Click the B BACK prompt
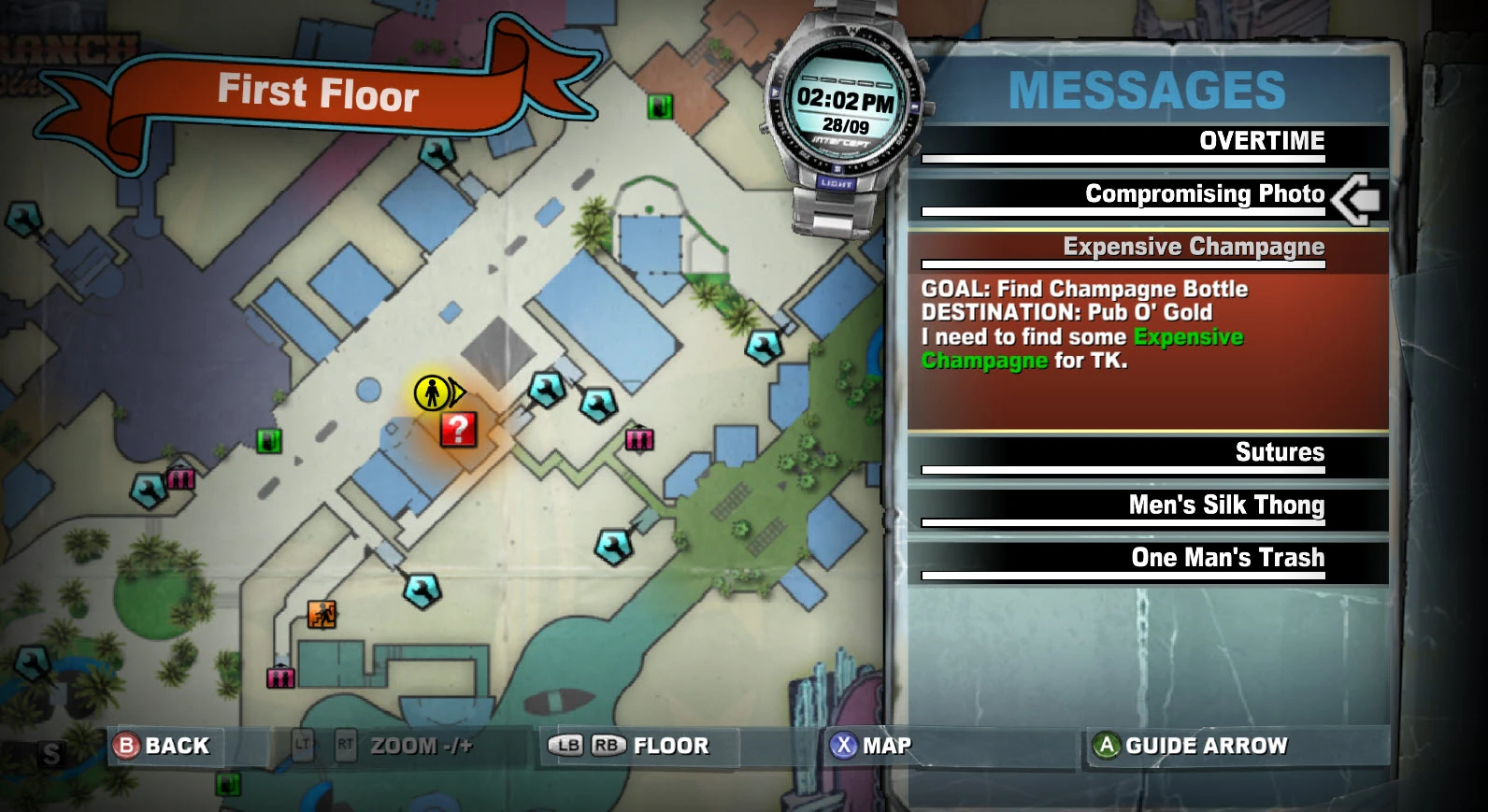This screenshot has width=1488, height=812. [x=164, y=746]
